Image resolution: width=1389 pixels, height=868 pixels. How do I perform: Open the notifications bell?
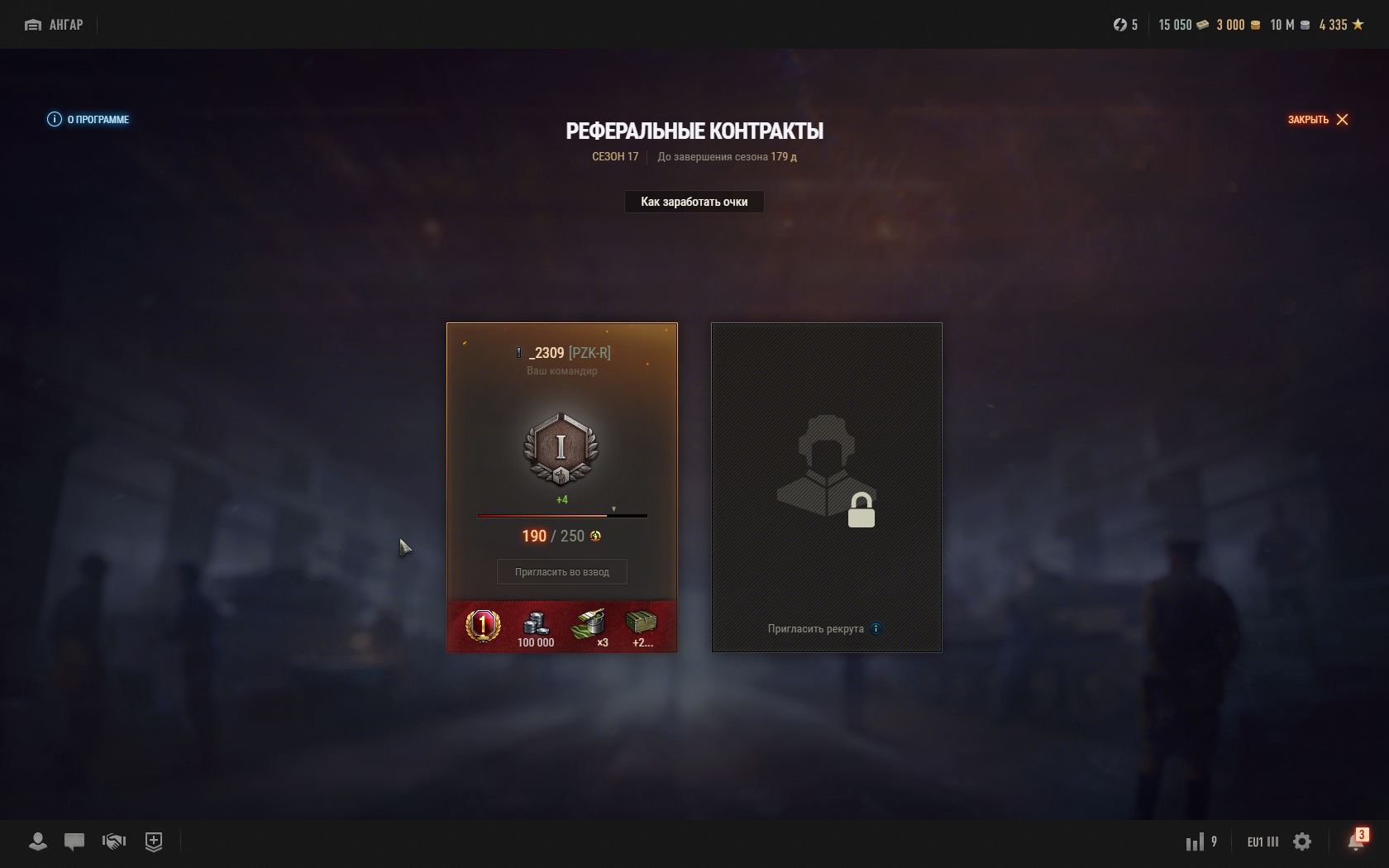(1356, 842)
